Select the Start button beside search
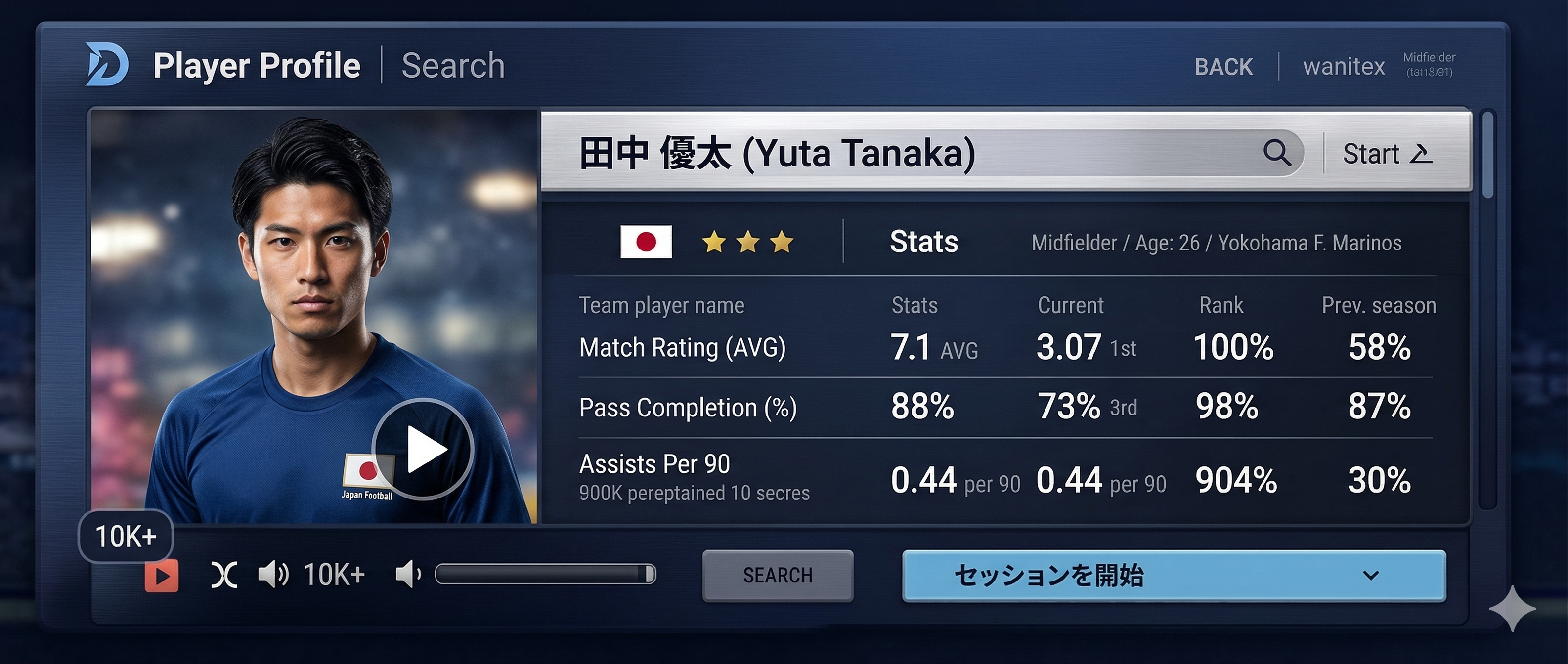 pyautogui.click(x=1387, y=153)
